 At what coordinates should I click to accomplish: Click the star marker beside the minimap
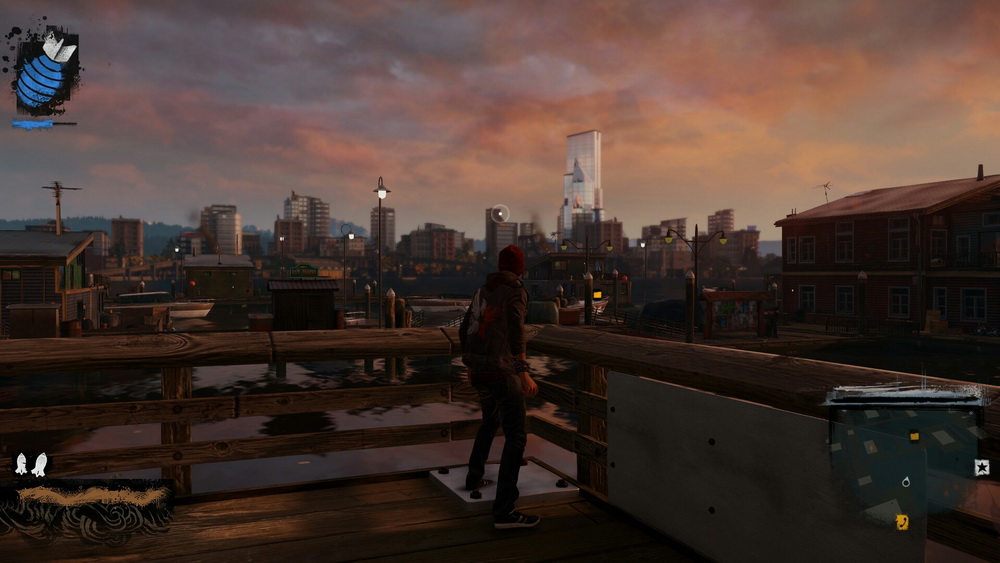pyautogui.click(x=981, y=467)
